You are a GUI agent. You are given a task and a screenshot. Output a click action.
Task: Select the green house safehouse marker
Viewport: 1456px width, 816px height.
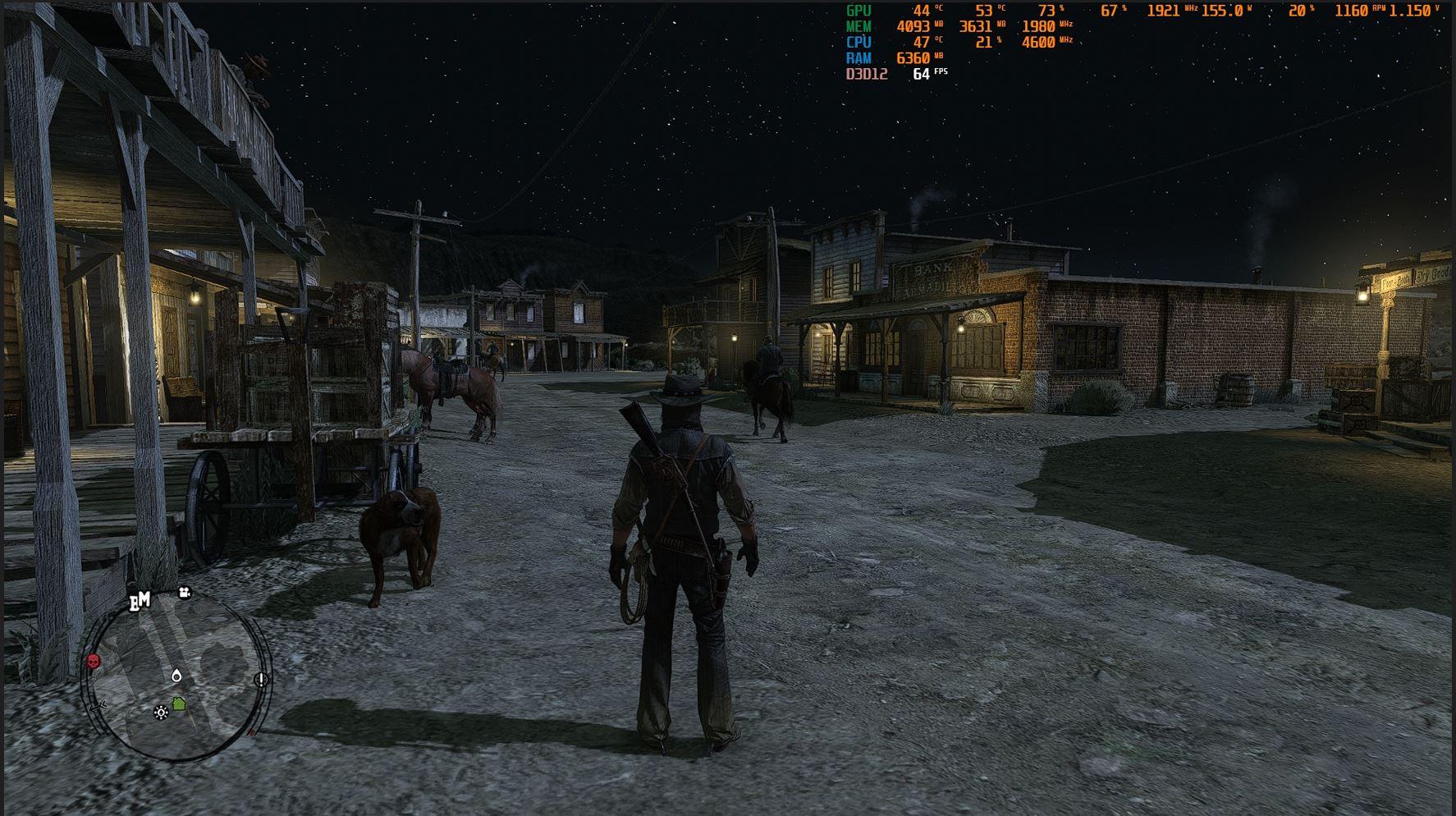[x=179, y=704]
